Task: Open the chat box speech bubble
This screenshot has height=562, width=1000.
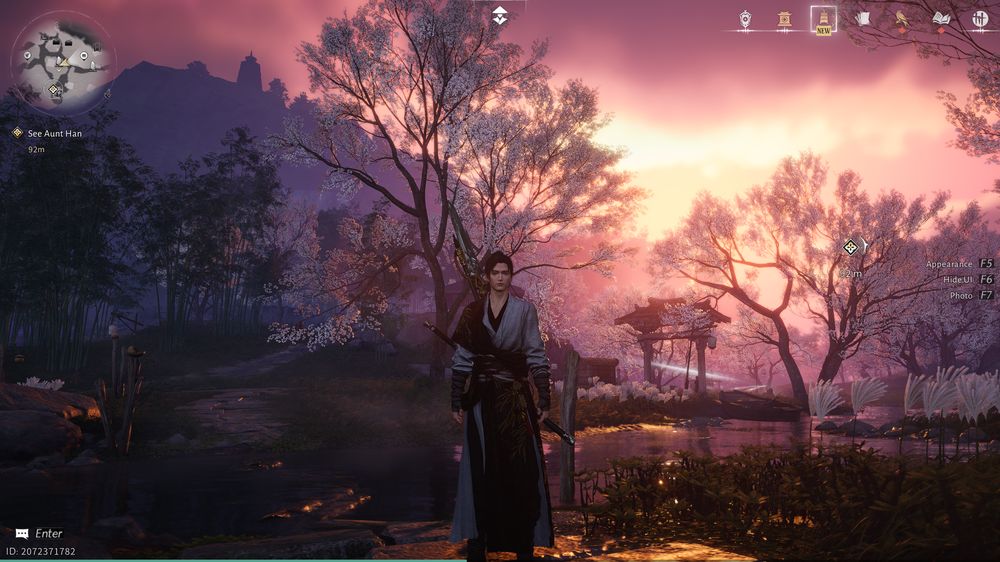Action: (22, 534)
